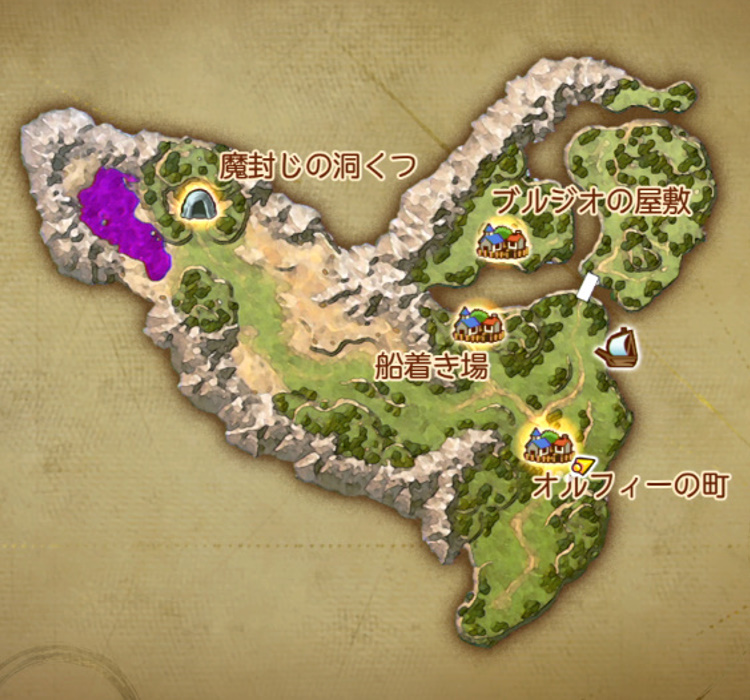Select the 魔封じの洞くつ cave marker
Viewport: 750px width, 700px height.
click(x=201, y=203)
